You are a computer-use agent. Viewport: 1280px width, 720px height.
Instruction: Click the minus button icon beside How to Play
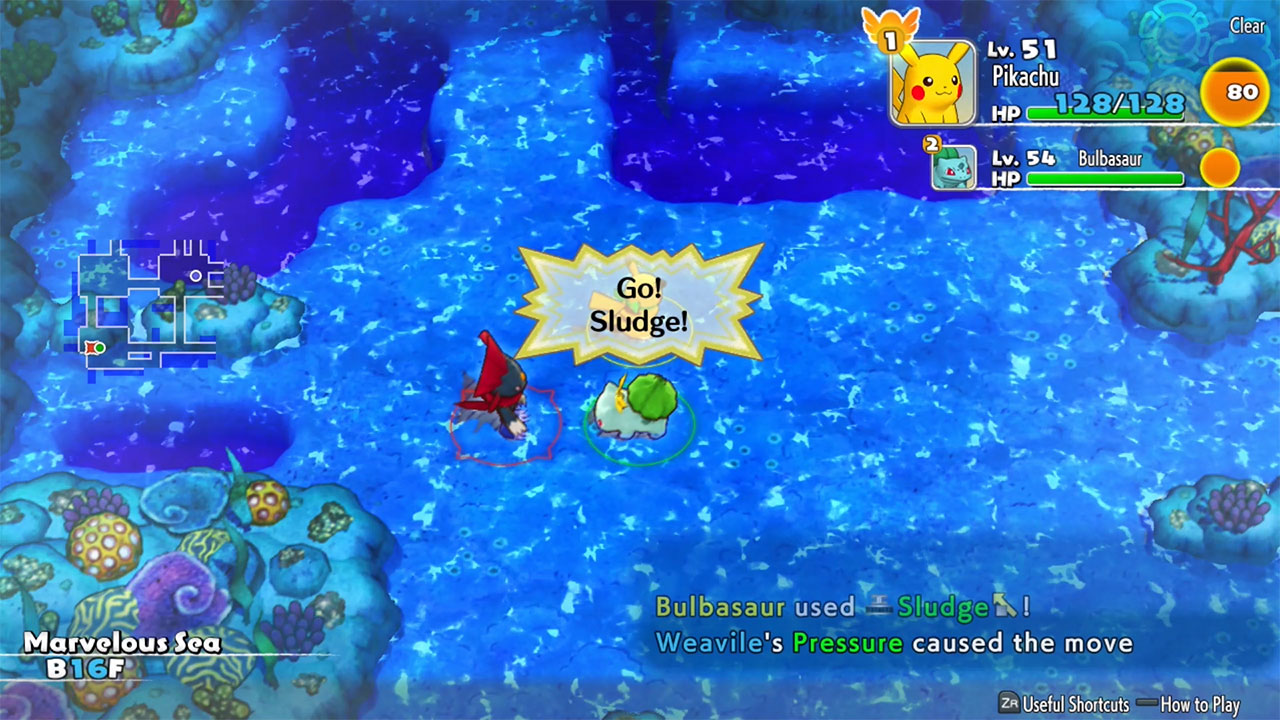[1147, 702]
